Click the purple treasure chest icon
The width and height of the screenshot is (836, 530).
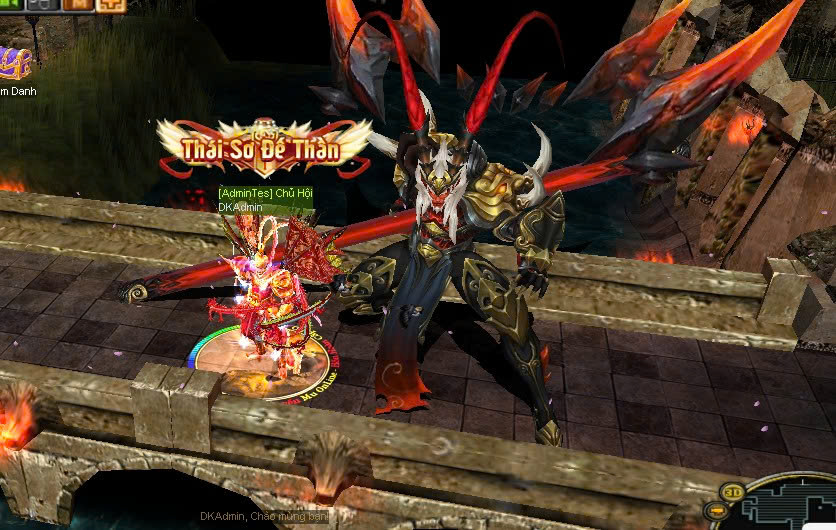coord(14,64)
